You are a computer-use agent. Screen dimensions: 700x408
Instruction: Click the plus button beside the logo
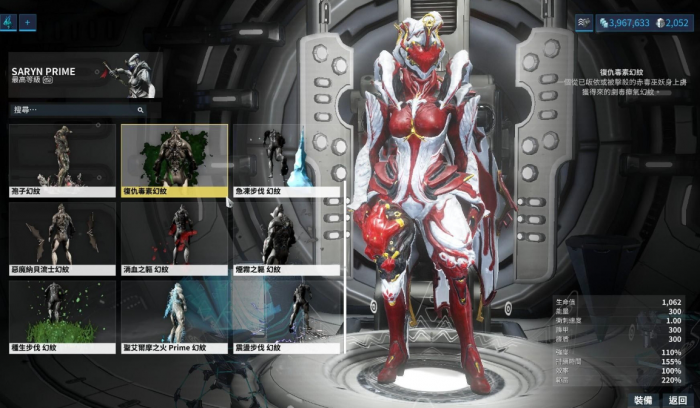27,21
